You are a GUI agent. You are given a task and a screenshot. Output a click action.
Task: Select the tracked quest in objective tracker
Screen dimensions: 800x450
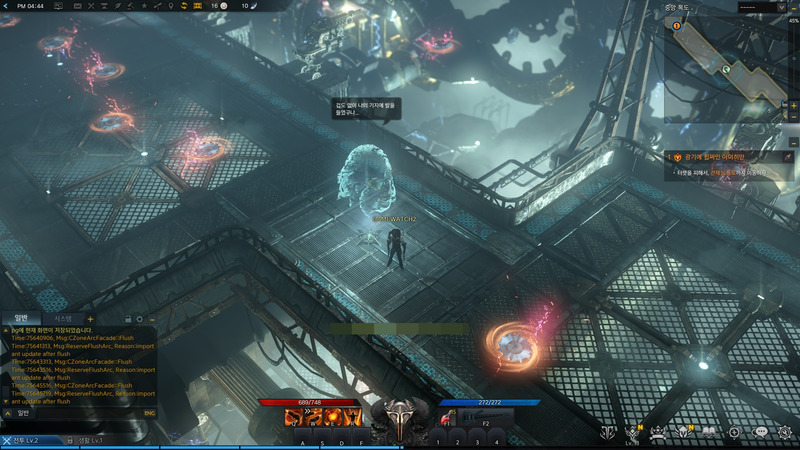click(710, 157)
